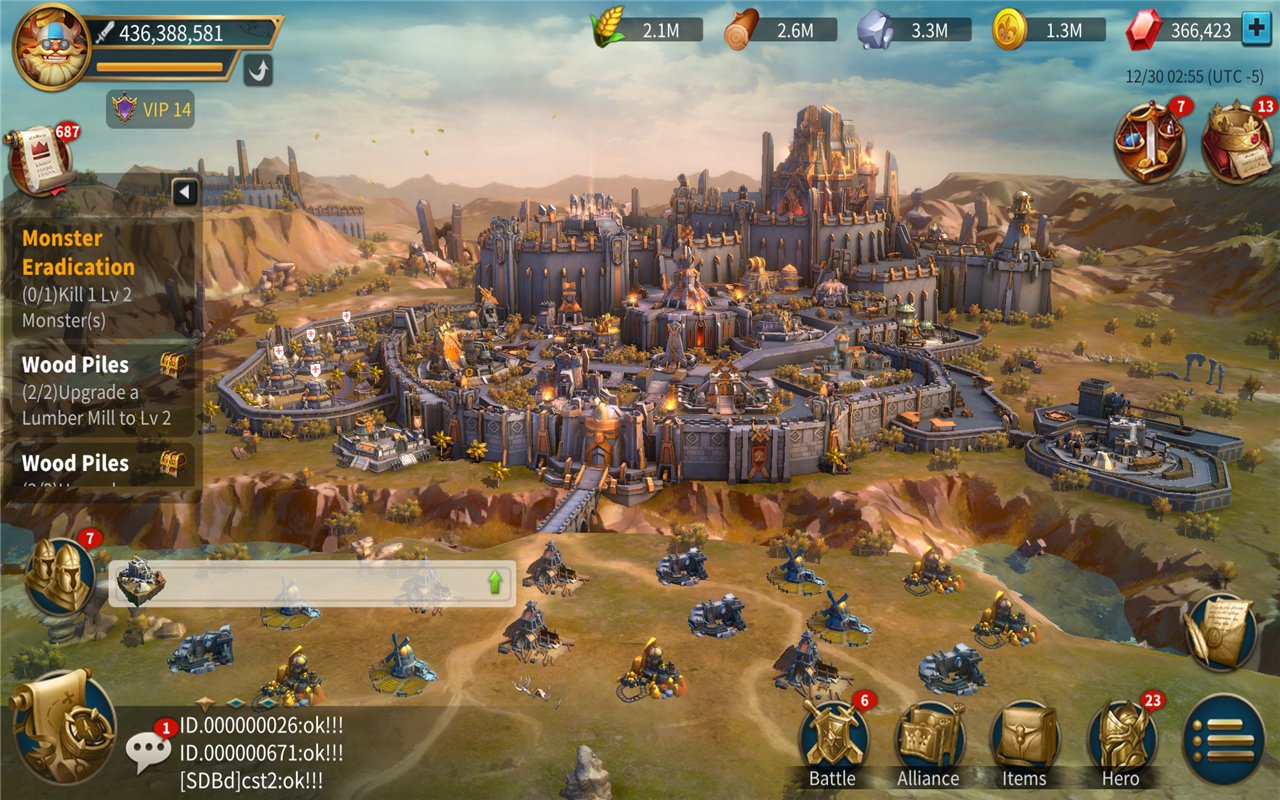Viewport: 1280px width, 800px height.
Task: Open the scales event icon
Action: (x=1150, y=143)
